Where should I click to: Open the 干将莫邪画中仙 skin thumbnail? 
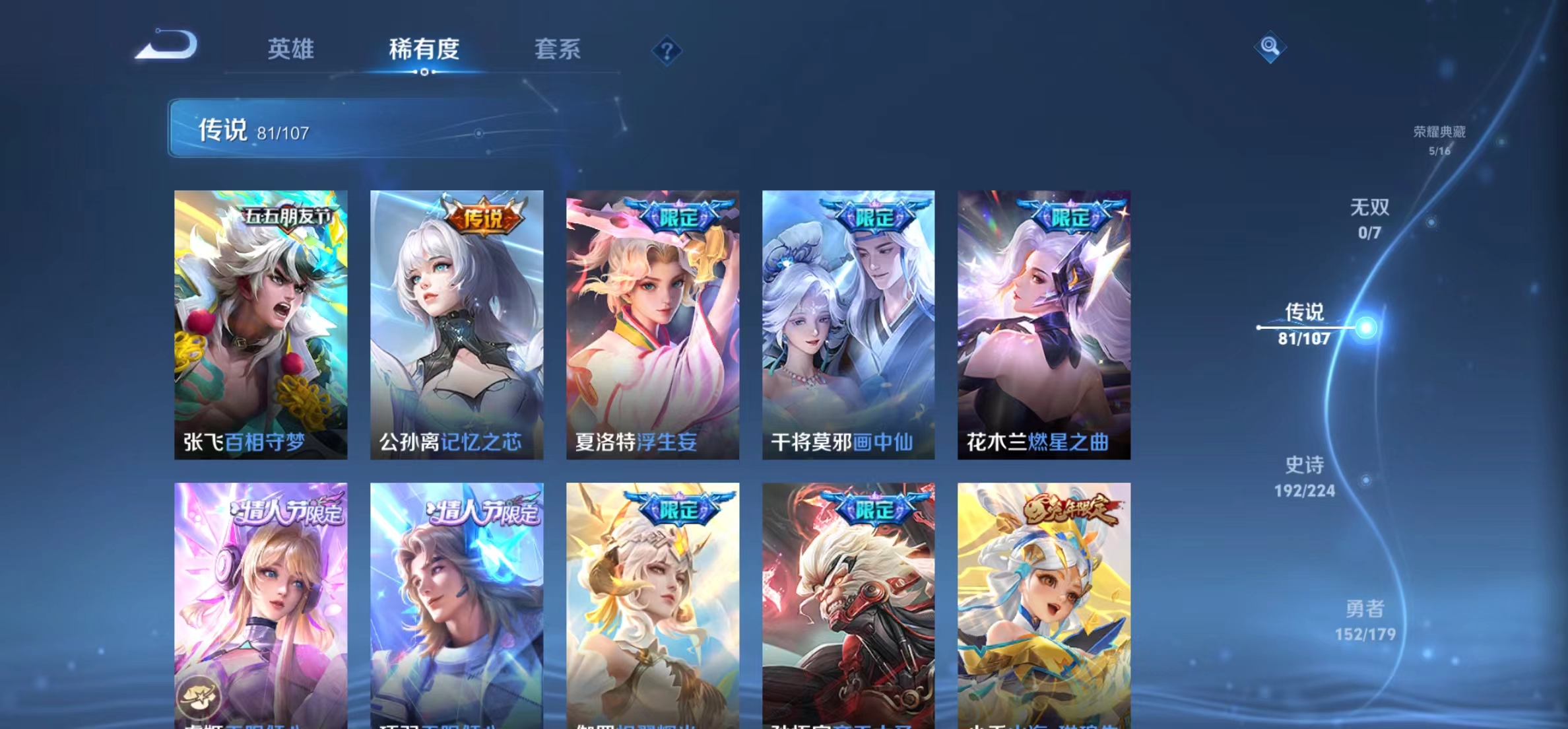847,324
